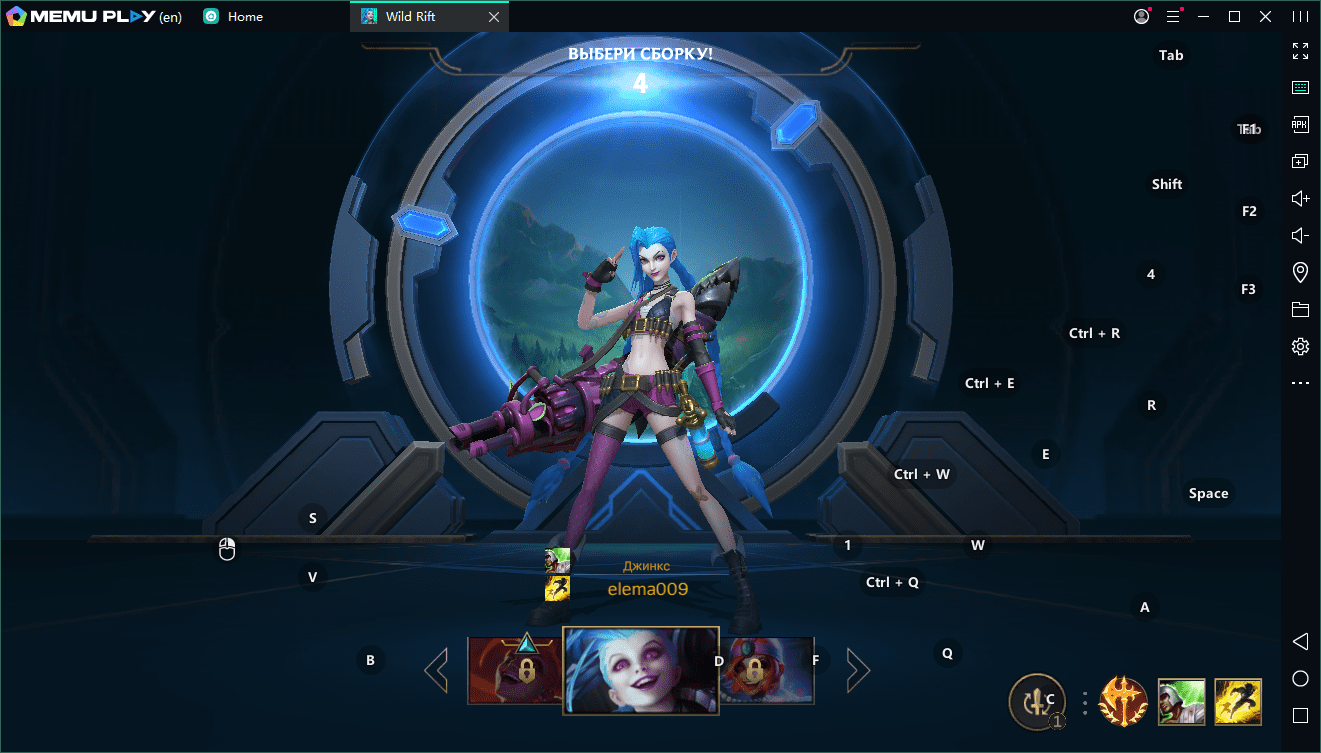Select the locked red skin thumbnail

pyautogui.click(x=514, y=670)
